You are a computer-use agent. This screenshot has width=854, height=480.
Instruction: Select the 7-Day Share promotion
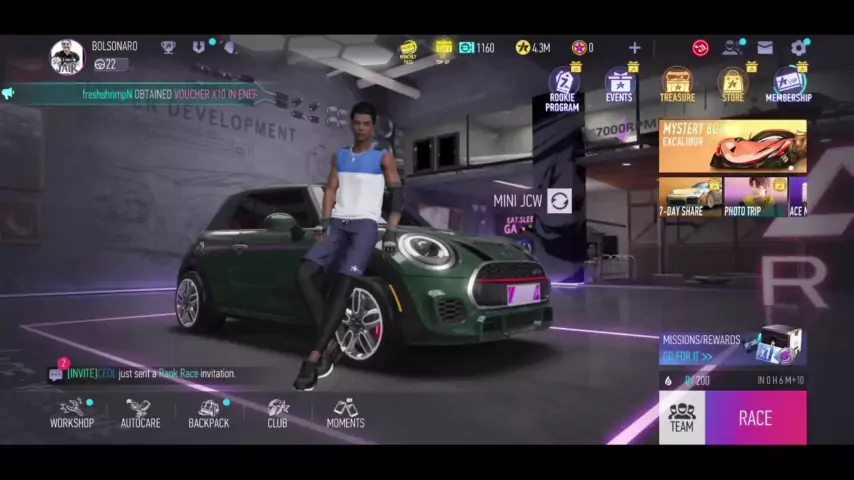688,198
